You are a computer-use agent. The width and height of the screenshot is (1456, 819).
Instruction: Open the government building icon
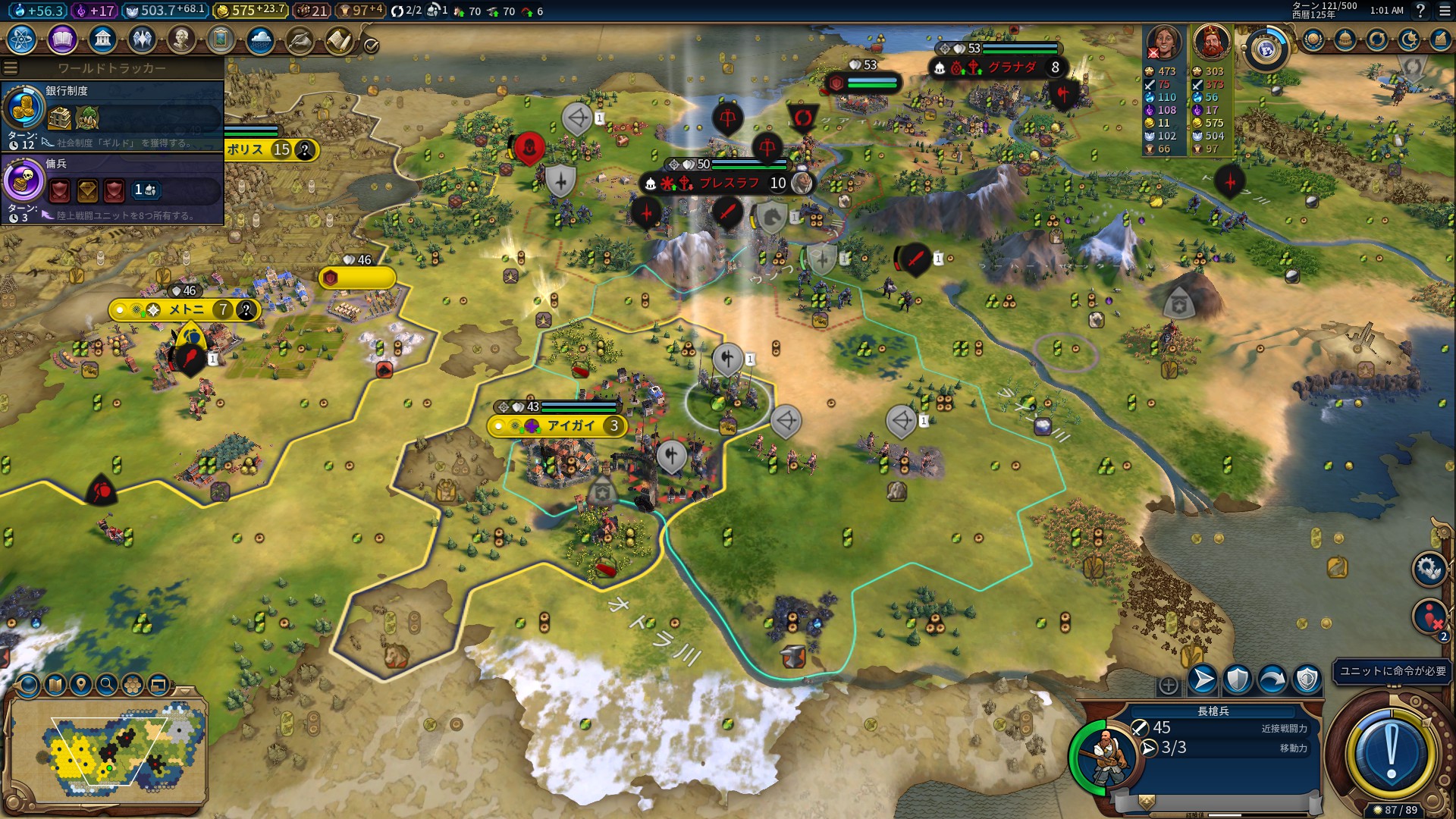[102, 39]
